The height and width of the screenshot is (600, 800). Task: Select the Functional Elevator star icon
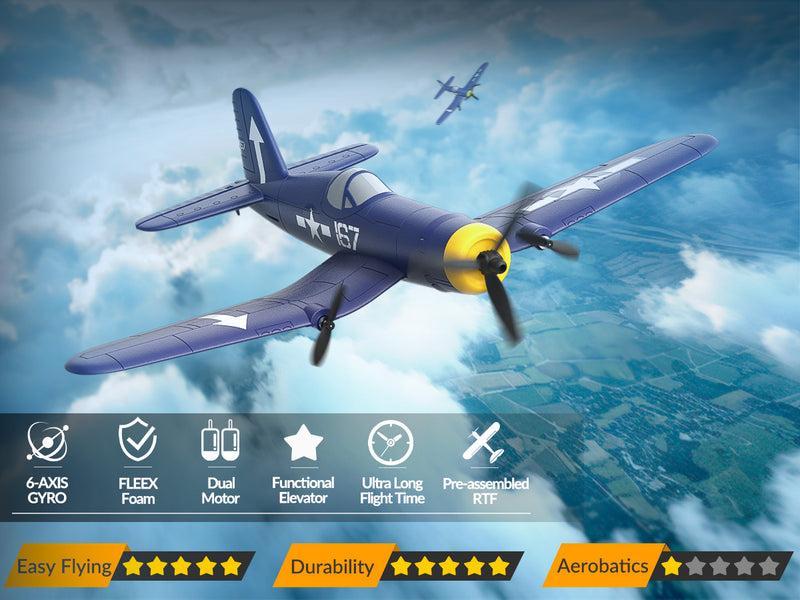click(x=303, y=442)
